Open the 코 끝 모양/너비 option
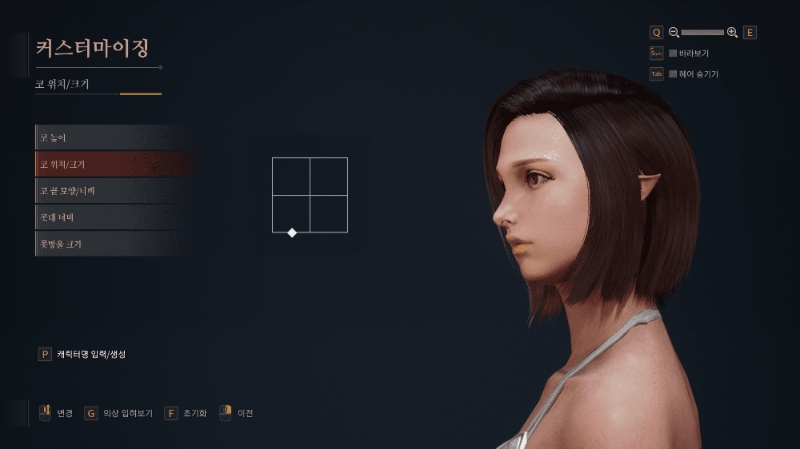The width and height of the screenshot is (800, 449). [100, 190]
